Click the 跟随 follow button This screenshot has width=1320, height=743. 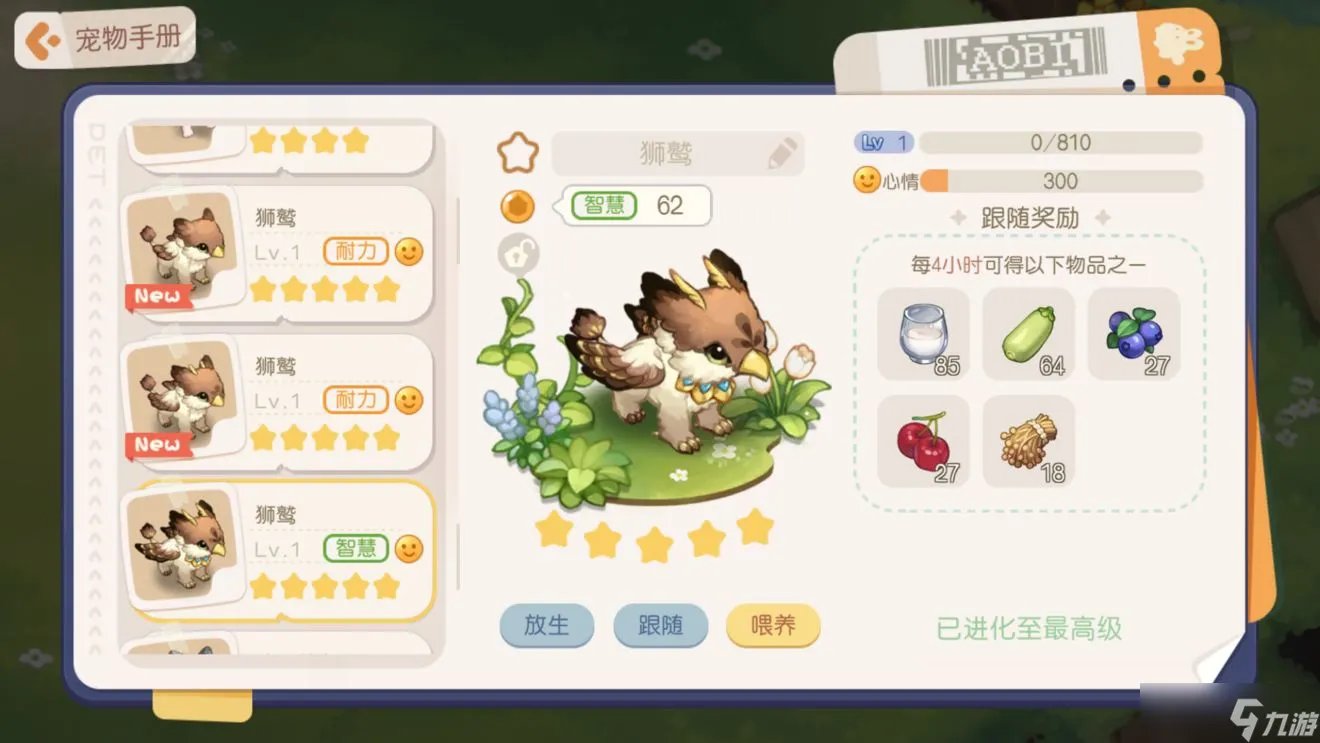click(660, 626)
